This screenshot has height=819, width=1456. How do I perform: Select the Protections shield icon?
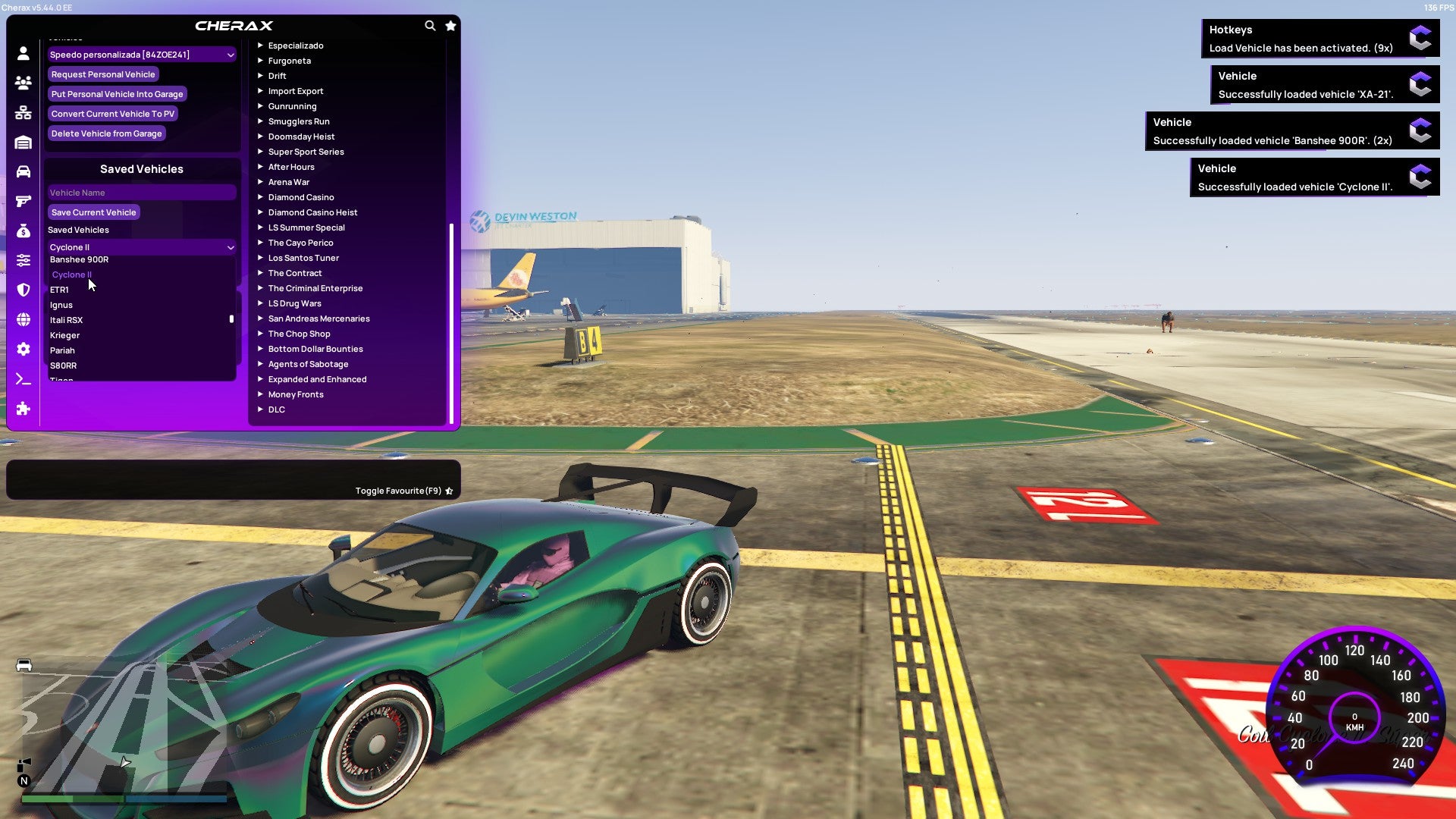[x=23, y=290]
